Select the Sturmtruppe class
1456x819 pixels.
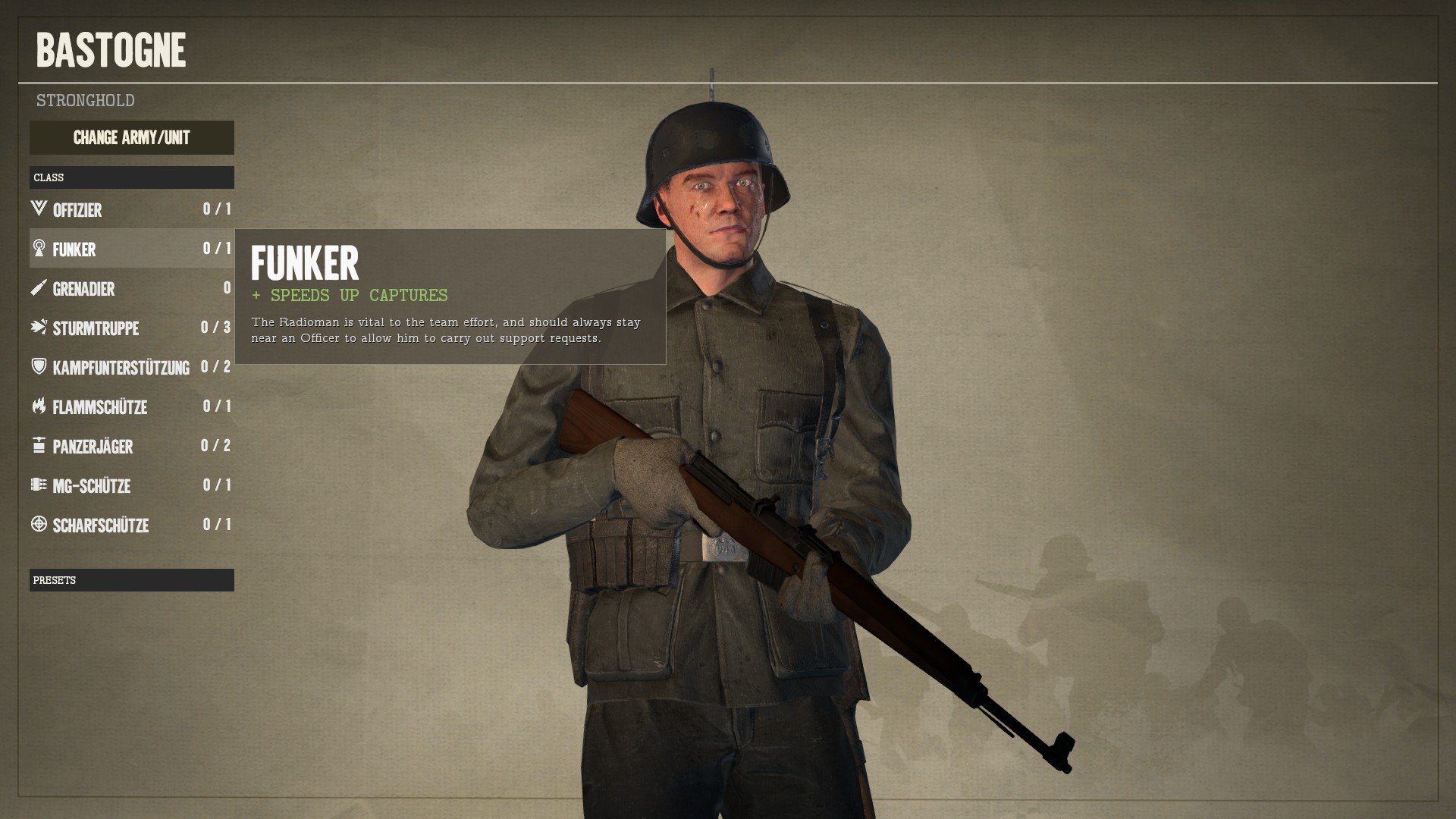(131, 328)
